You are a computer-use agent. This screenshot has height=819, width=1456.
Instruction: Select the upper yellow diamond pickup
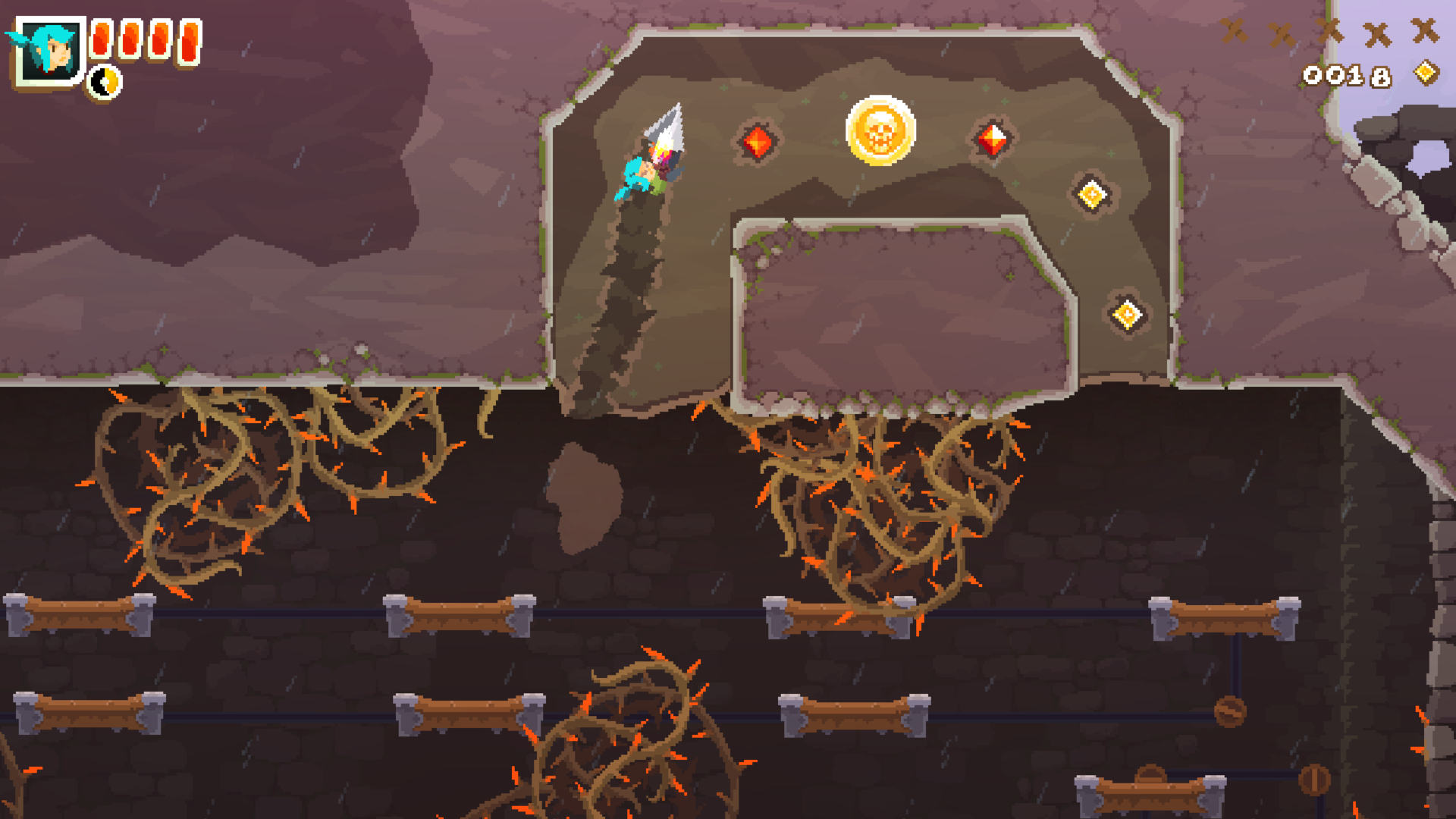point(1090,193)
